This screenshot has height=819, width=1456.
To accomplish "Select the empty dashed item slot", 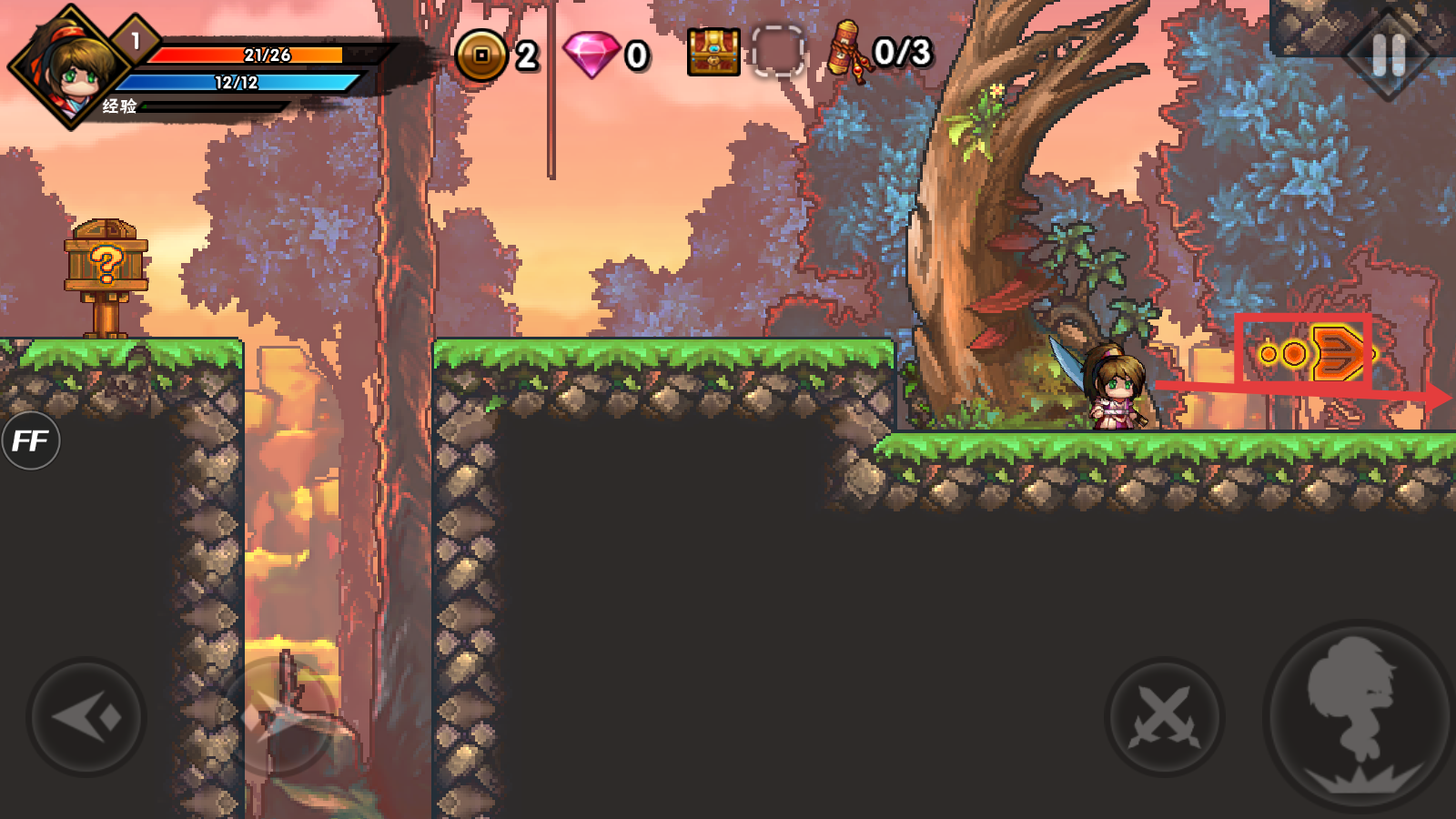I will point(778,52).
